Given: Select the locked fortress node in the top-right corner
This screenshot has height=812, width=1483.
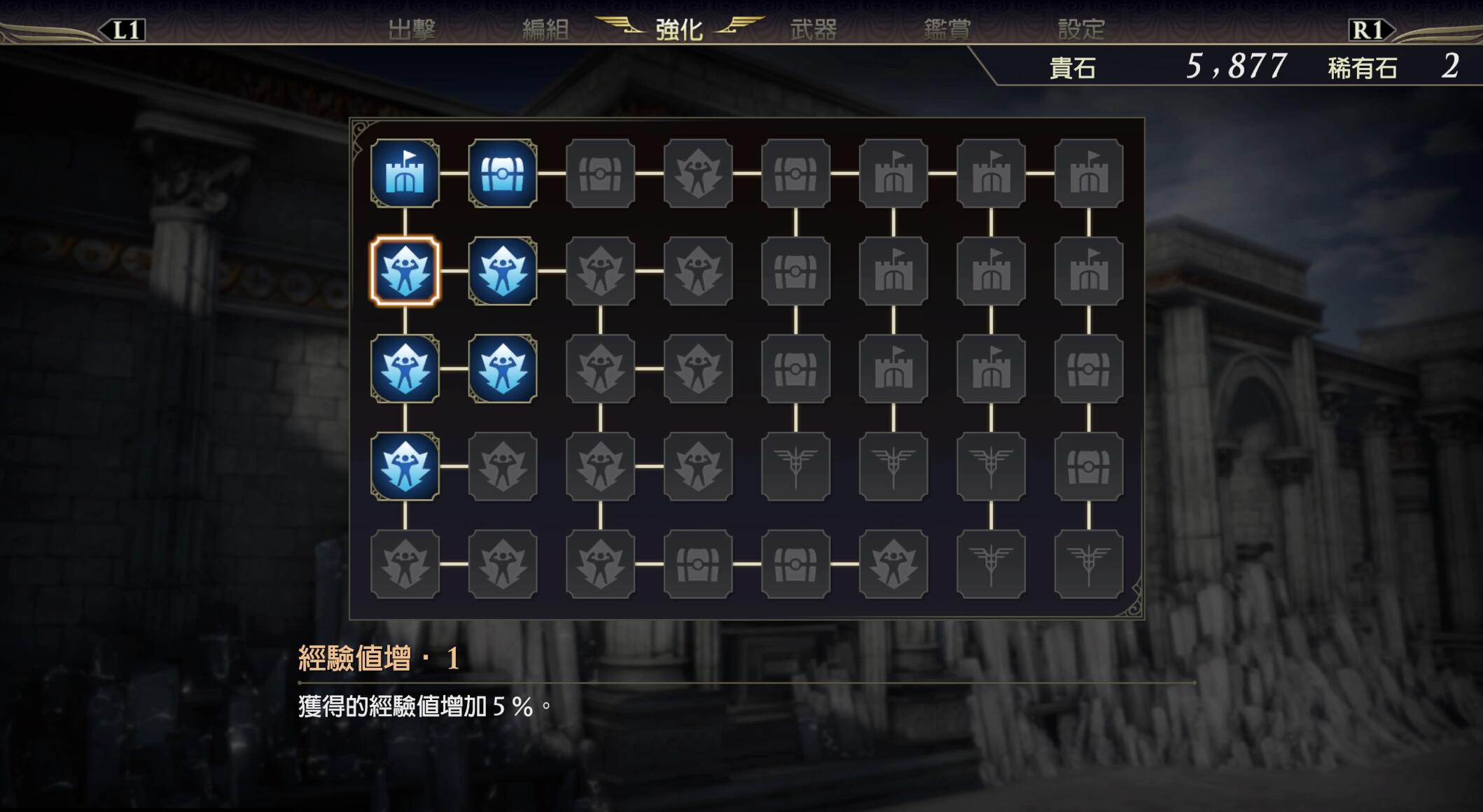Looking at the screenshot, I should click(1089, 174).
